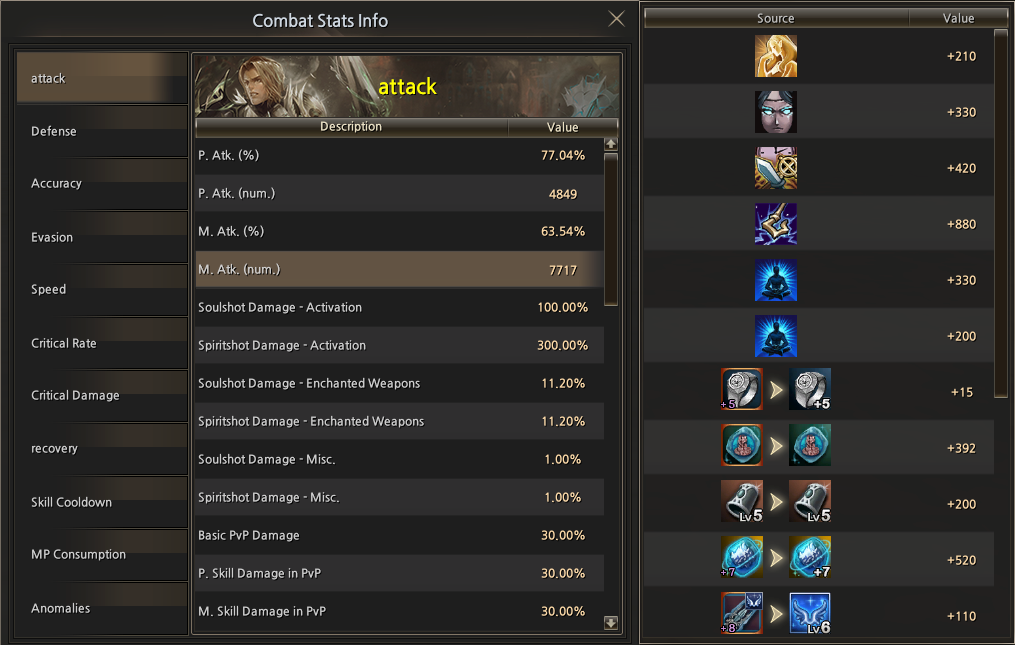Select the recovery category

pyautogui.click(x=102, y=449)
